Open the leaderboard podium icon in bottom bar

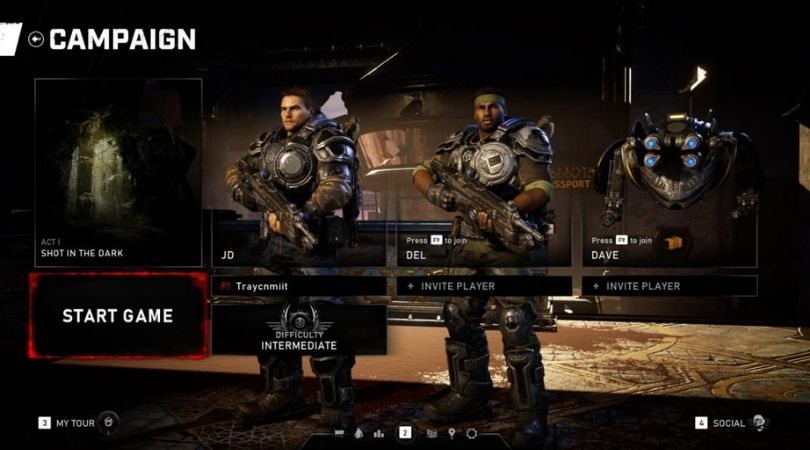(379, 433)
